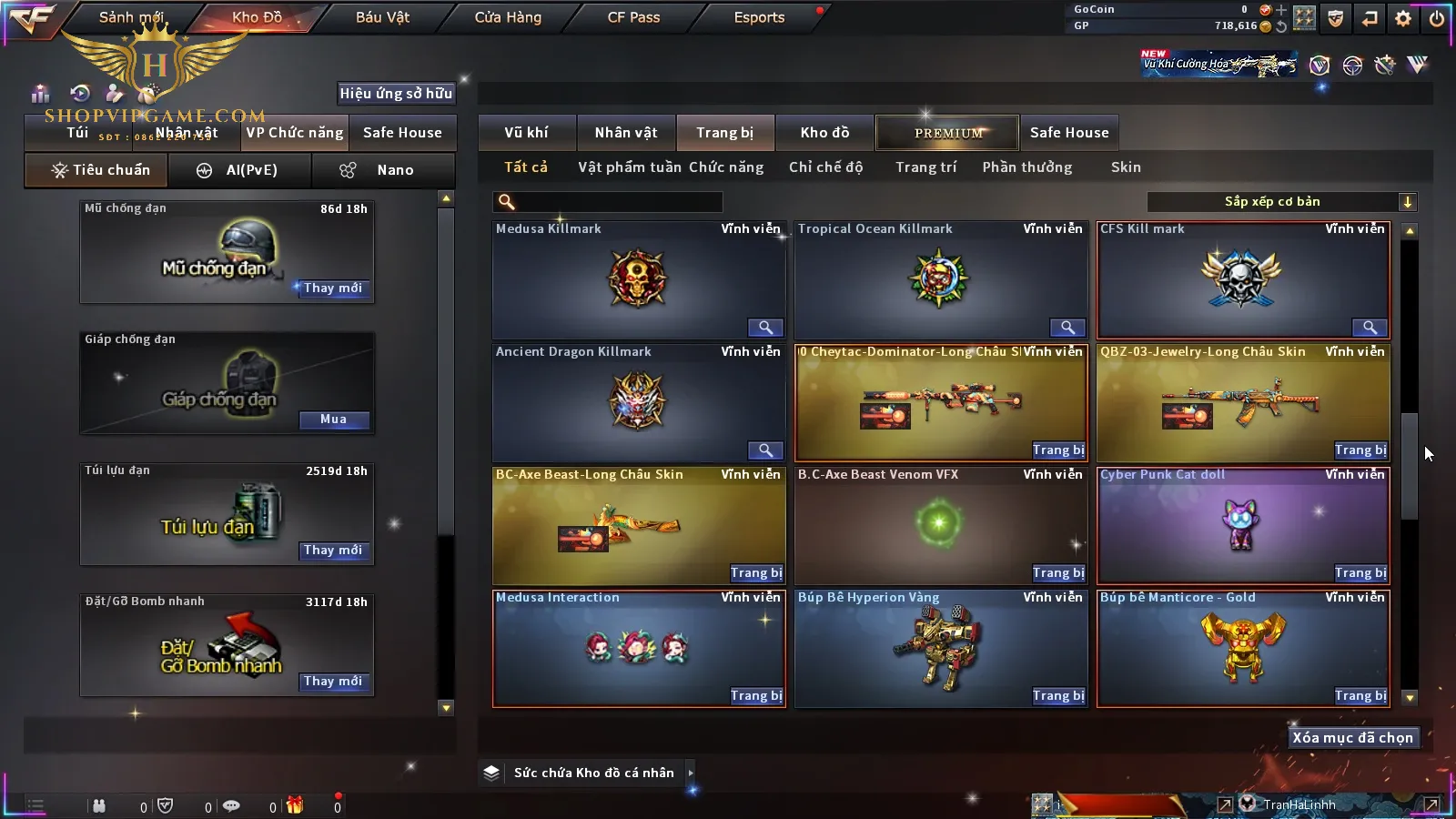This screenshot has width=1456, height=819.
Task: Open the Cửa Hàng shop menu
Action: [x=508, y=17]
